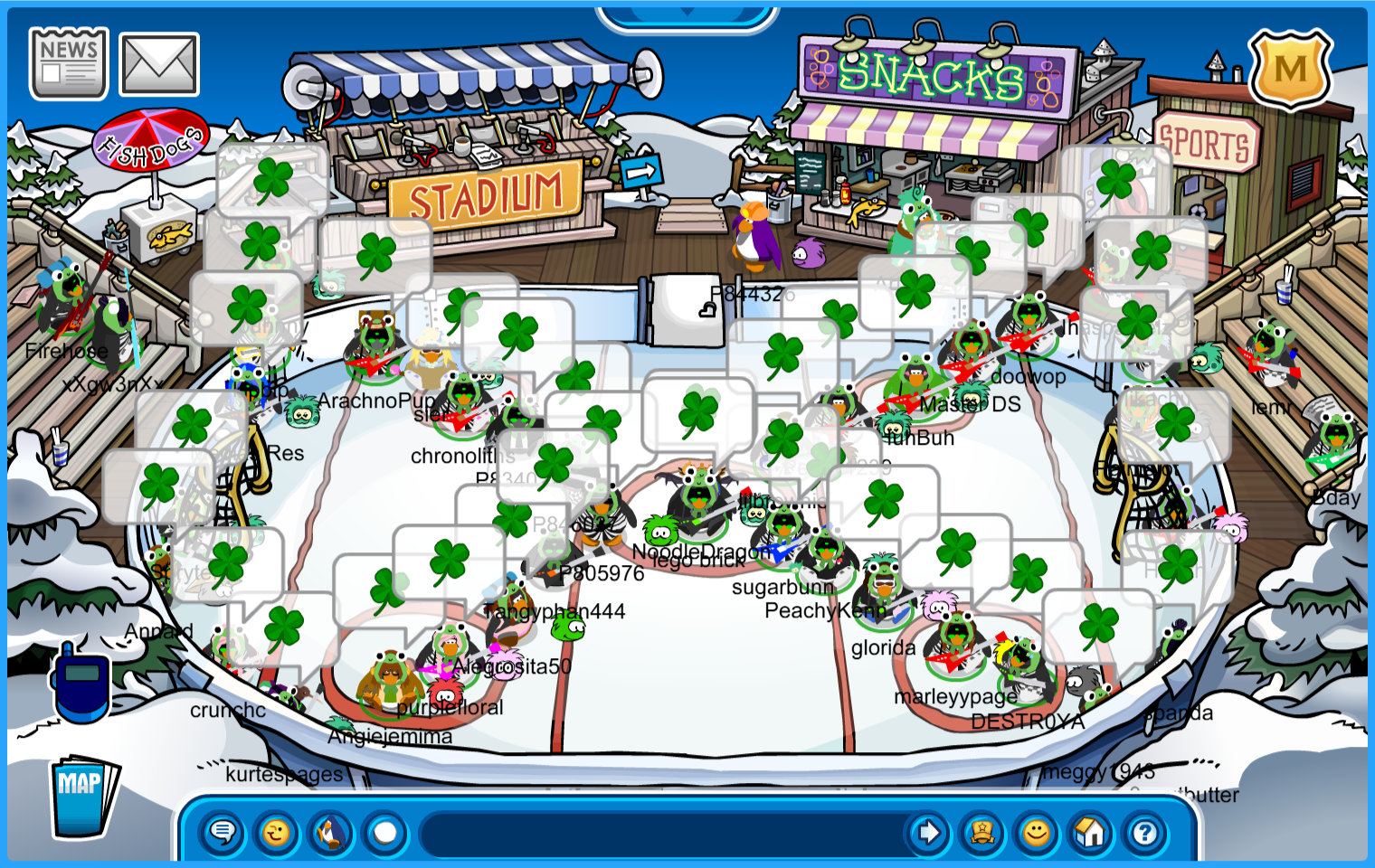
Task: Open the penguin actions menu
Action: pos(331,832)
